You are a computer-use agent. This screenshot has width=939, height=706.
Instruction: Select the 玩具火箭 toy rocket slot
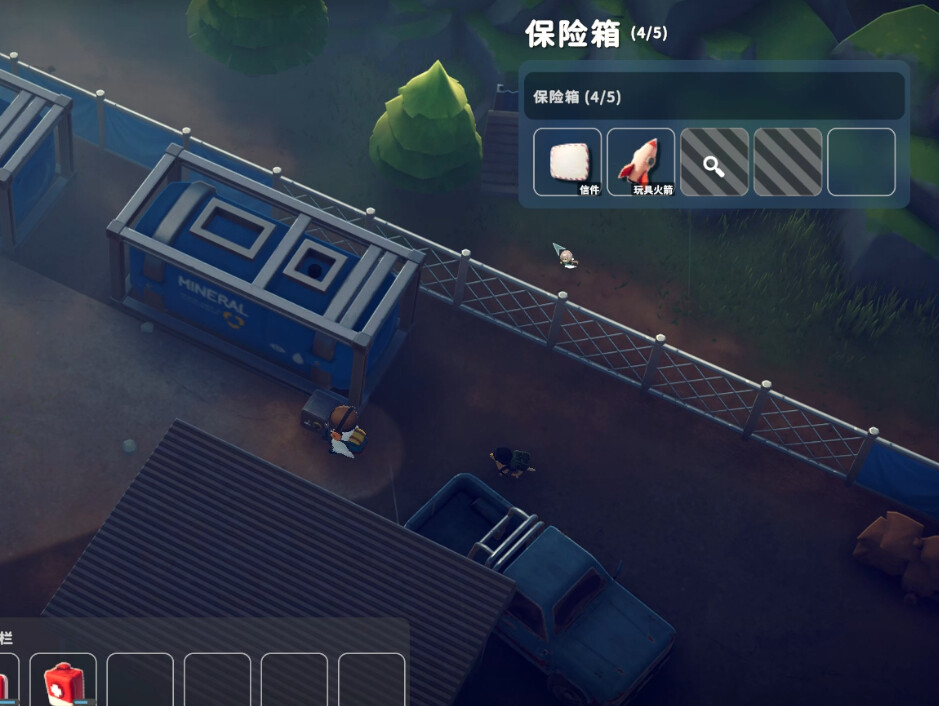click(x=641, y=162)
